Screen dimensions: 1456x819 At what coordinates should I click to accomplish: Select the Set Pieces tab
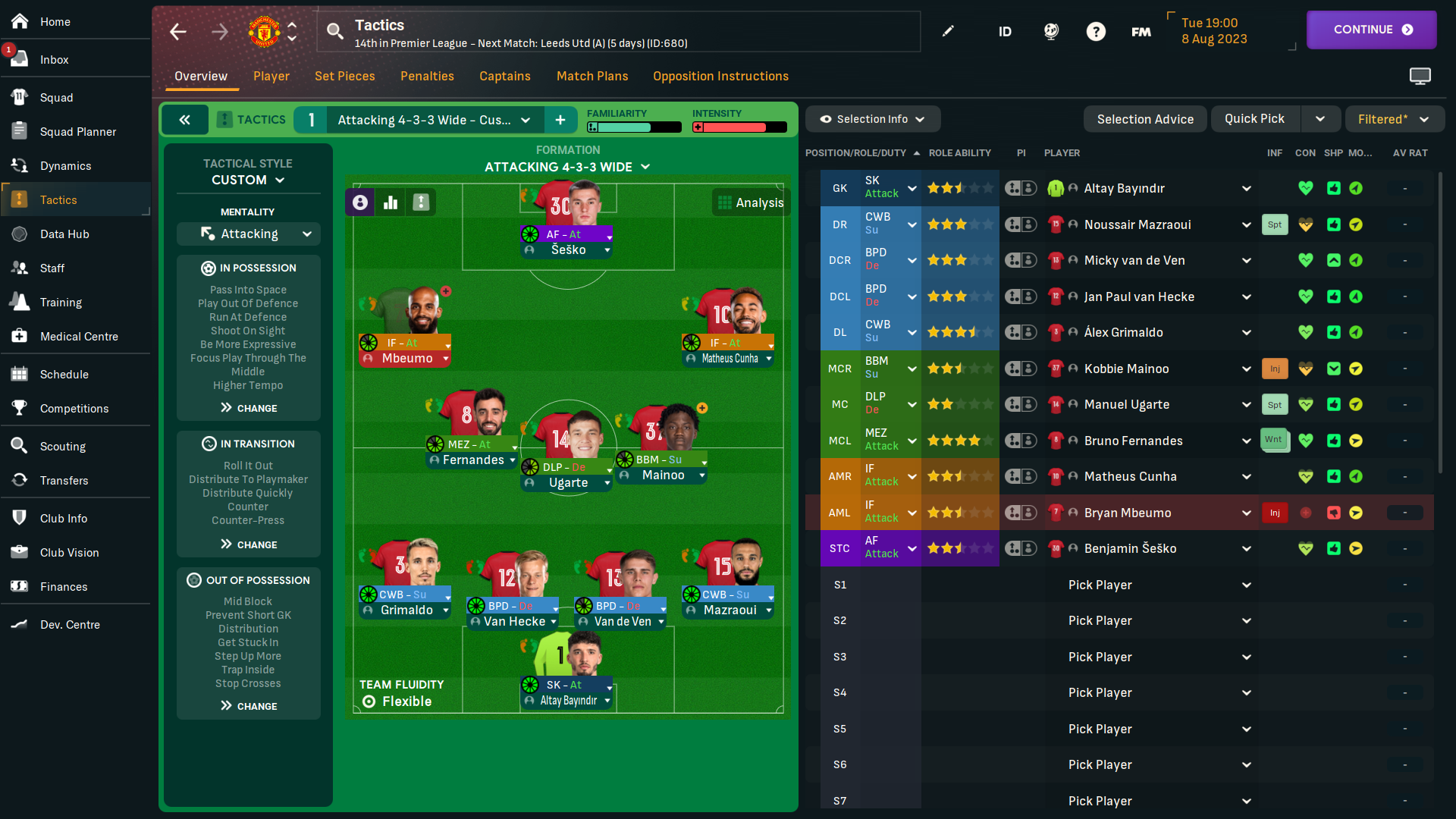point(345,76)
